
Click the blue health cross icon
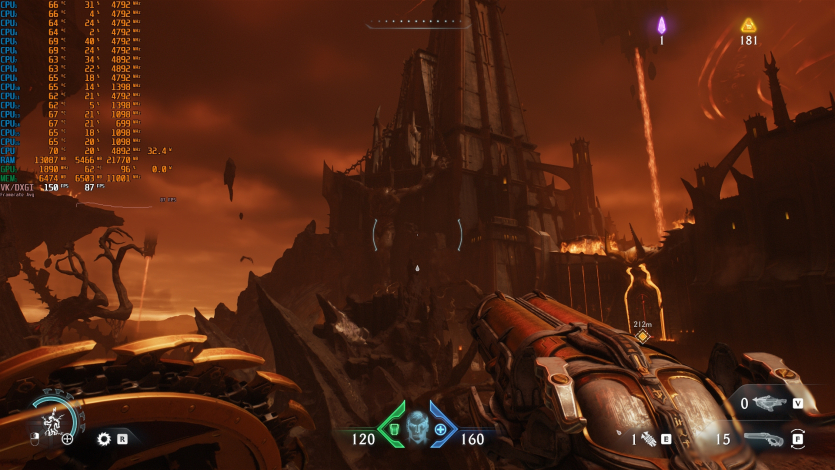point(440,429)
